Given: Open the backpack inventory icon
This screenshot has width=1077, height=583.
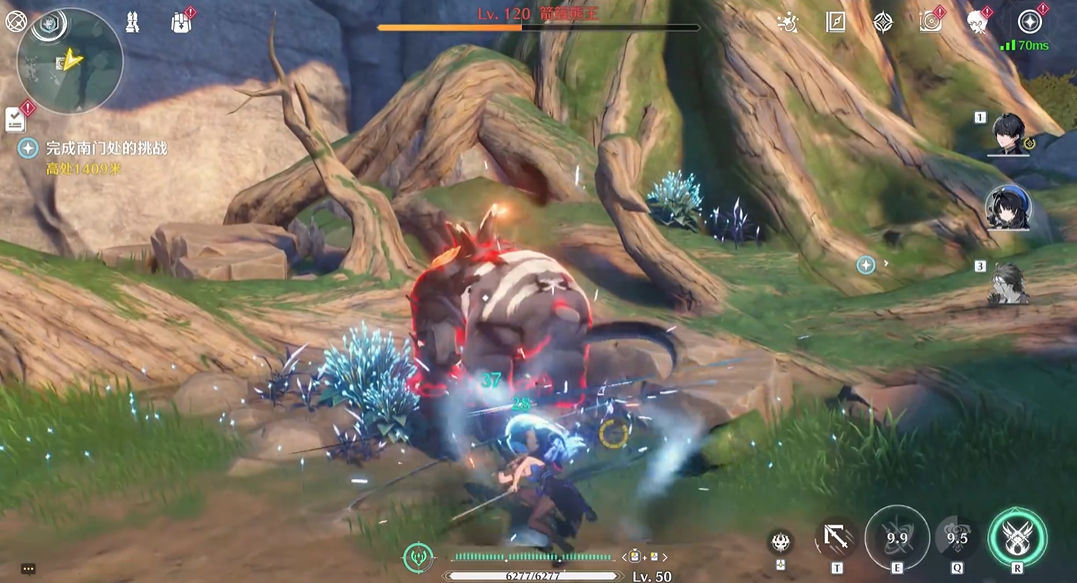Looking at the screenshot, I should [x=181, y=22].
